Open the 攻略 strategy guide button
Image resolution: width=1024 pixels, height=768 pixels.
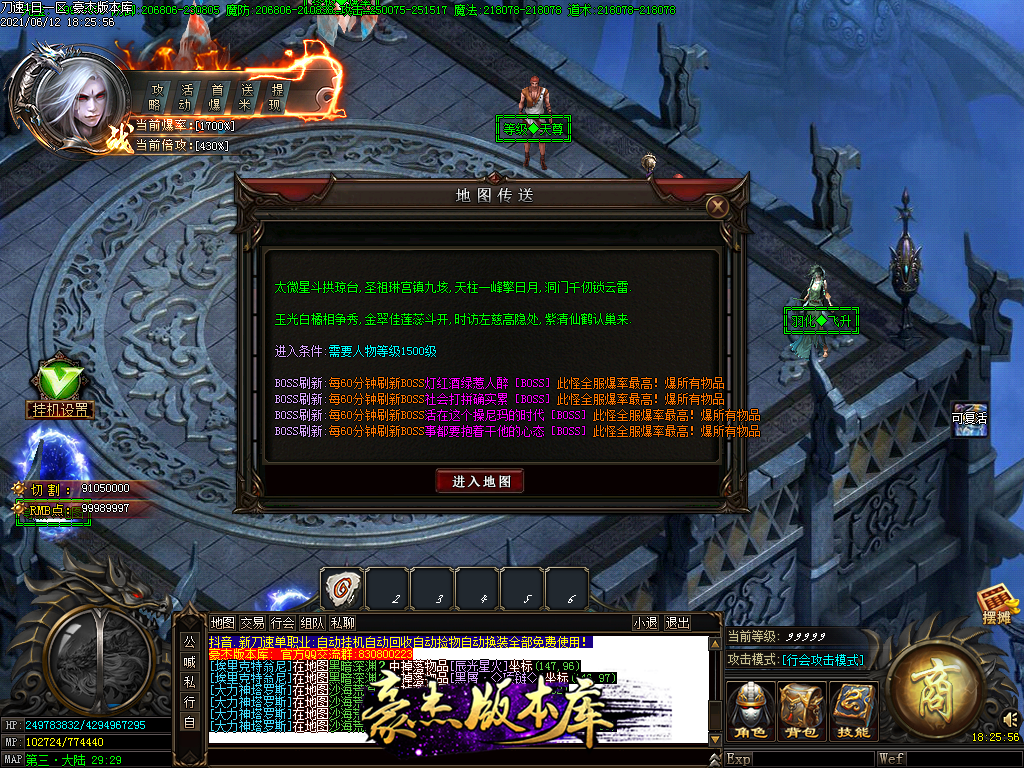156,97
